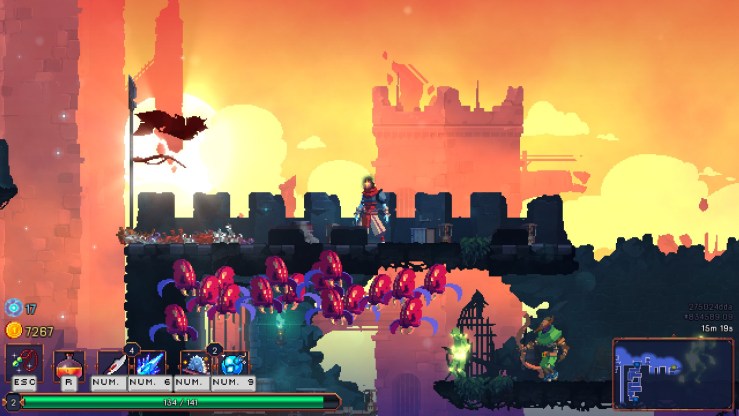Activate the sawblade trap skill

coord(193,362)
